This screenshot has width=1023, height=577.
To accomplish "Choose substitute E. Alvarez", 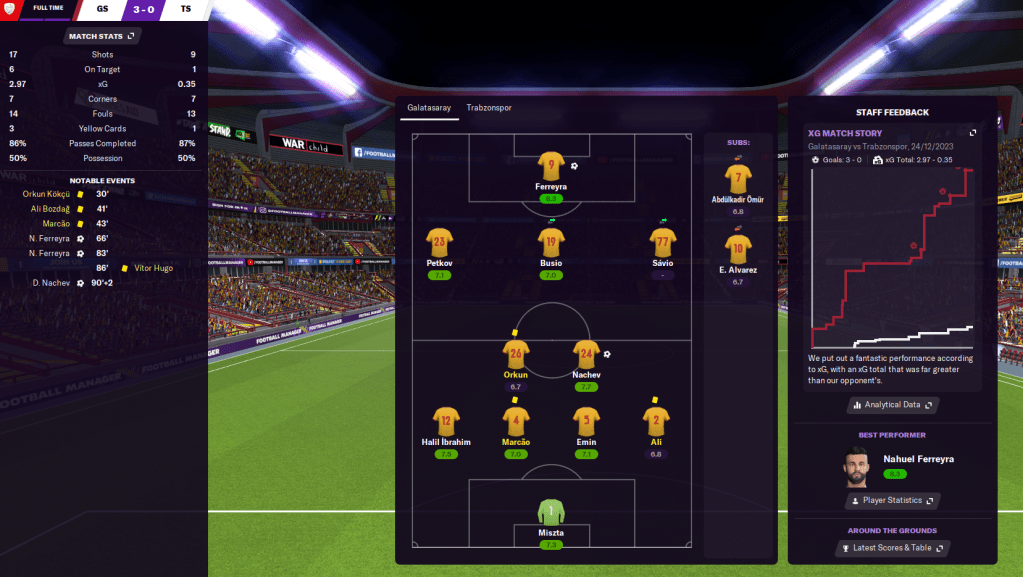I will click(x=738, y=249).
